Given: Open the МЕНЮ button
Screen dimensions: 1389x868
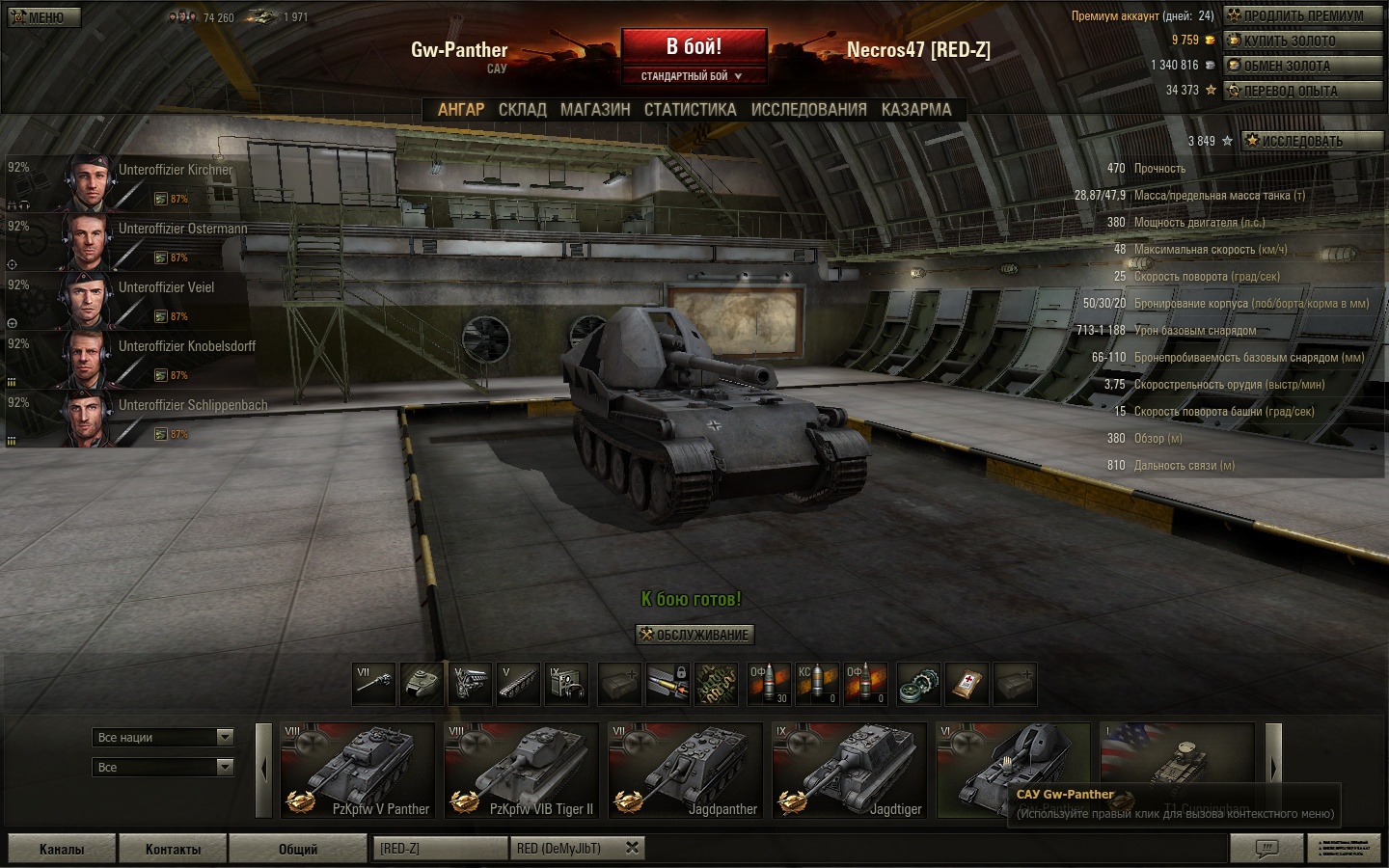Looking at the screenshot, I should (44, 17).
